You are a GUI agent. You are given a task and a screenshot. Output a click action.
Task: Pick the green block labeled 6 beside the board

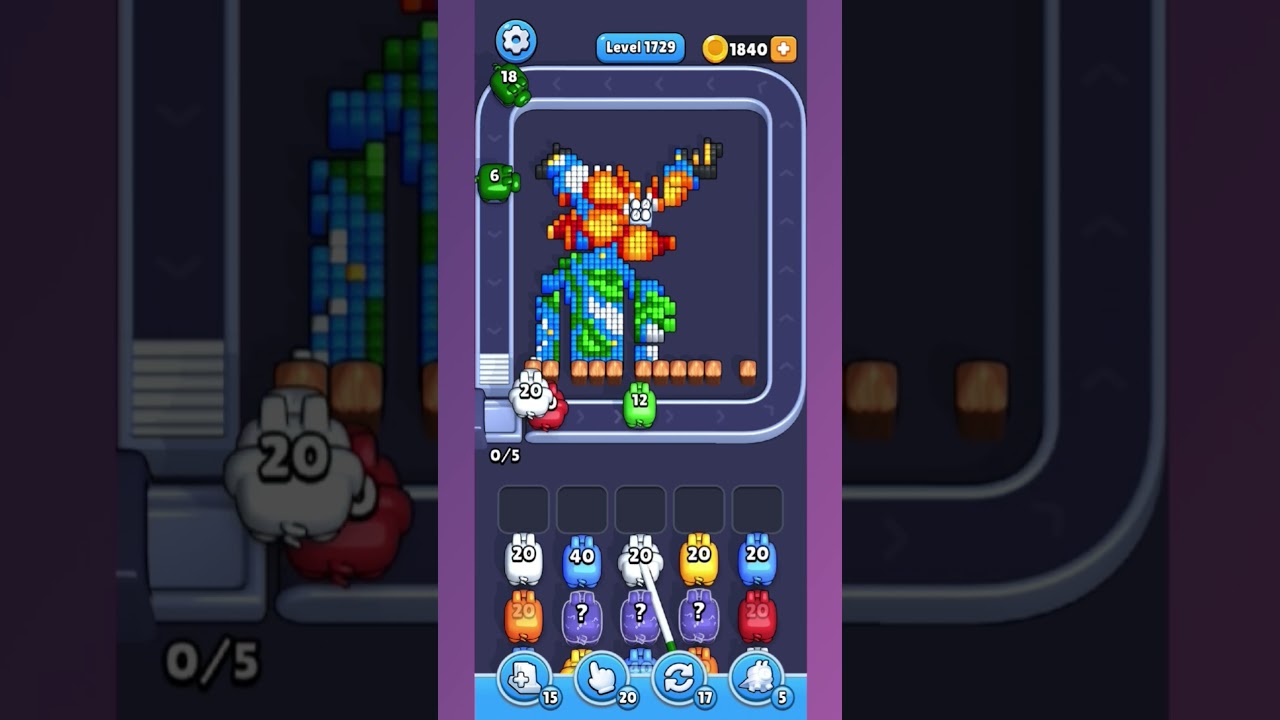(494, 181)
